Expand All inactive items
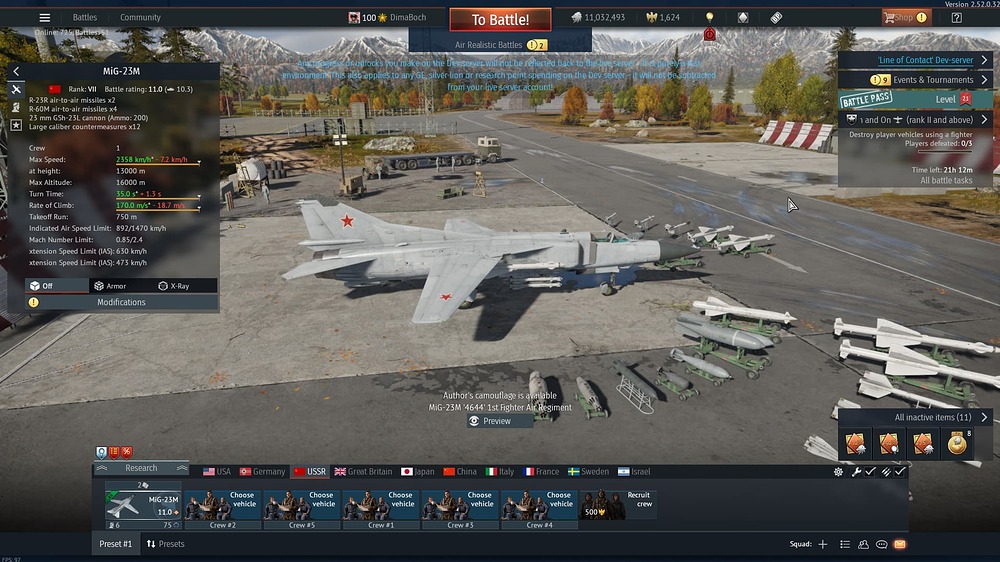 pyautogui.click(x=932, y=417)
